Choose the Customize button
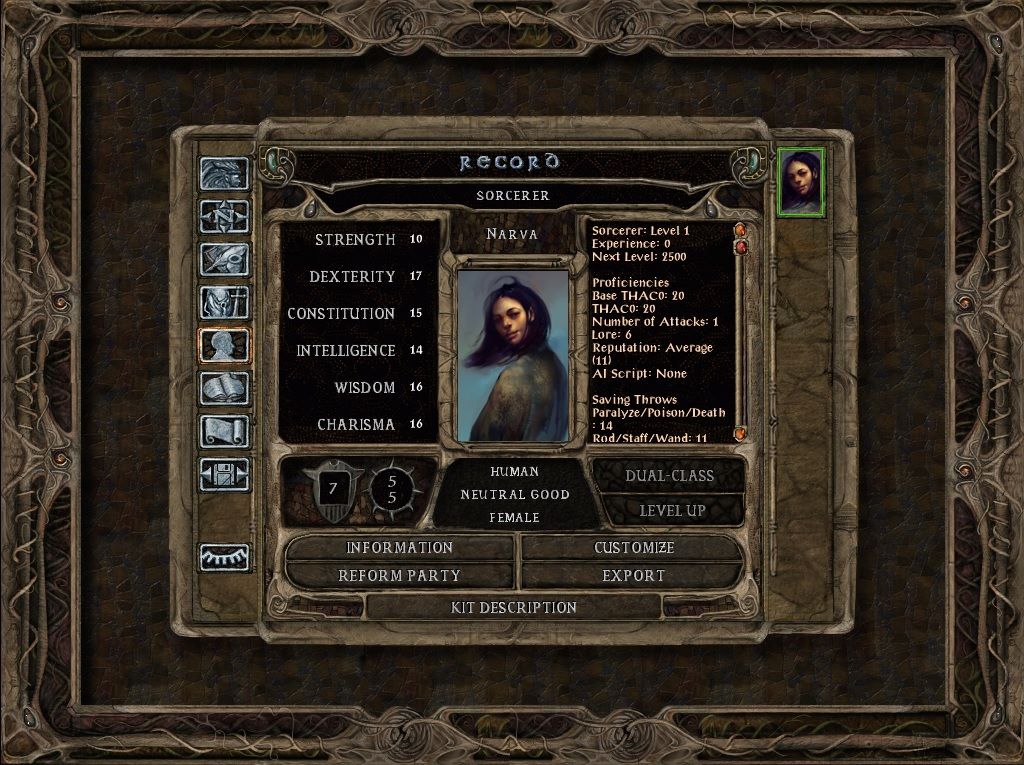1024x765 pixels. (x=634, y=548)
